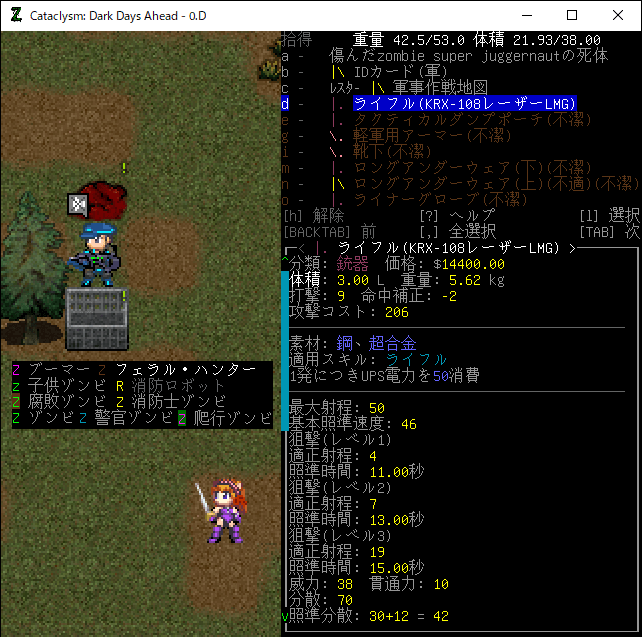Screen dimensions: 642x637
Task: Pick the IDカード(軍) item row
Action: [x=401, y=72]
